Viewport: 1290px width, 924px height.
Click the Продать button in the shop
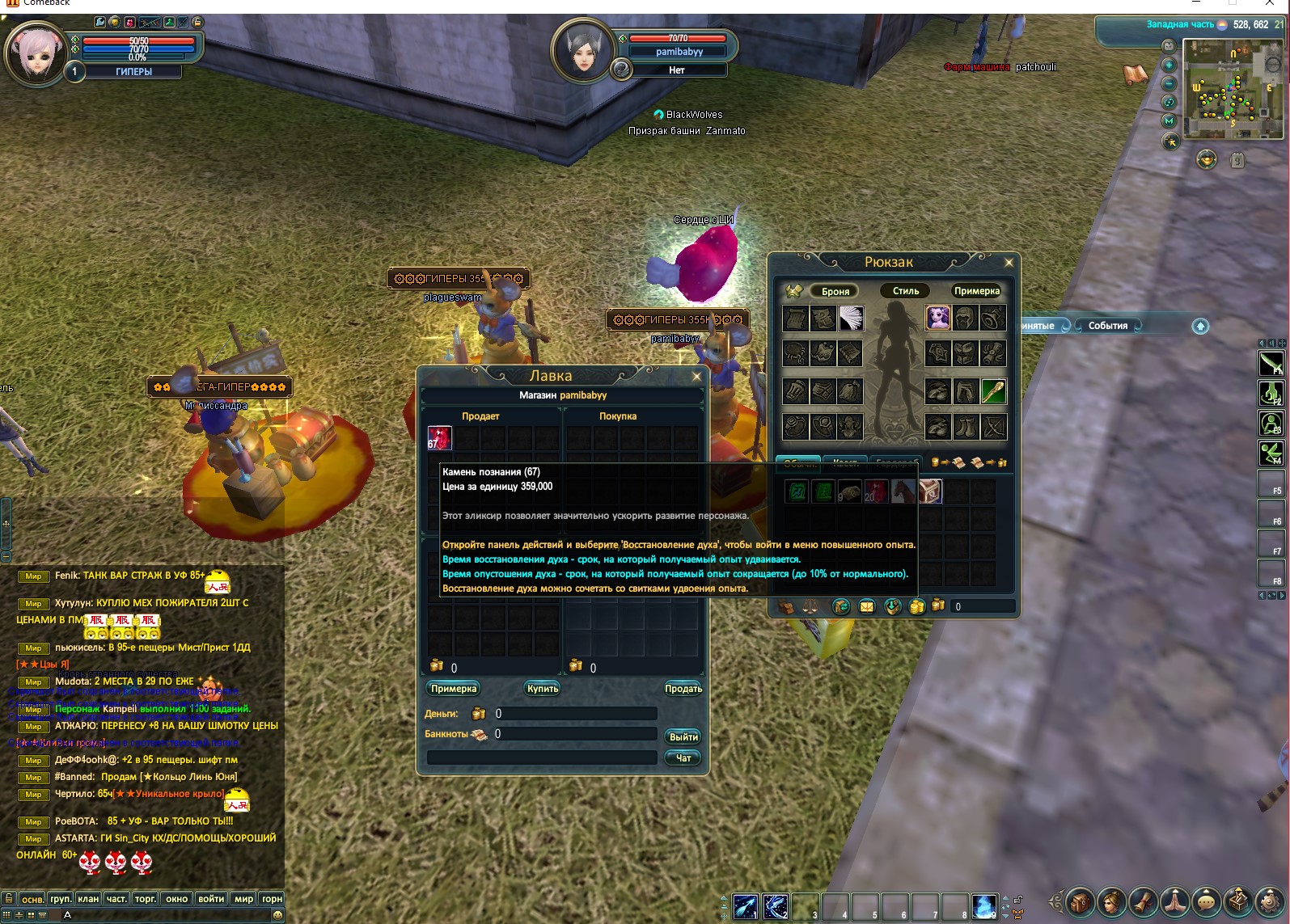(683, 689)
